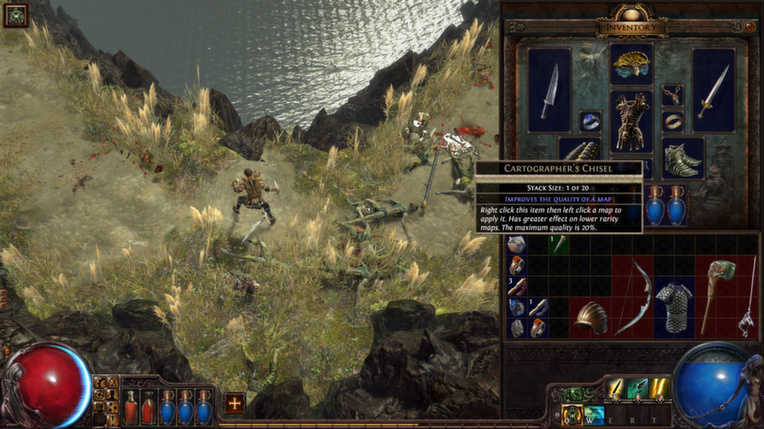Select the chainmail armour in the backpack
Image resolution: width=764 pixels, height=429 pixels.
673,306
